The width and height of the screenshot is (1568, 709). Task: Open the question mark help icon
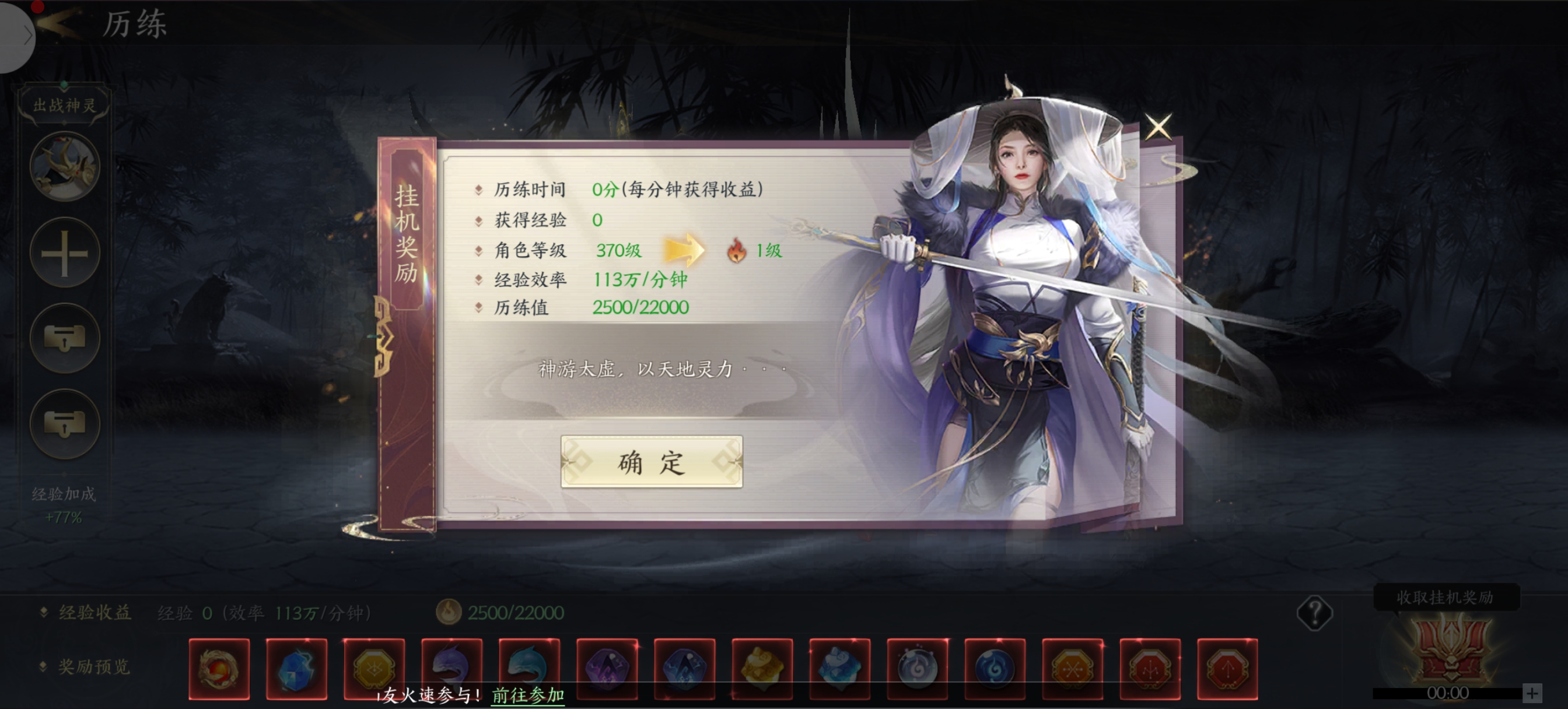click(x=1314, y=613)
